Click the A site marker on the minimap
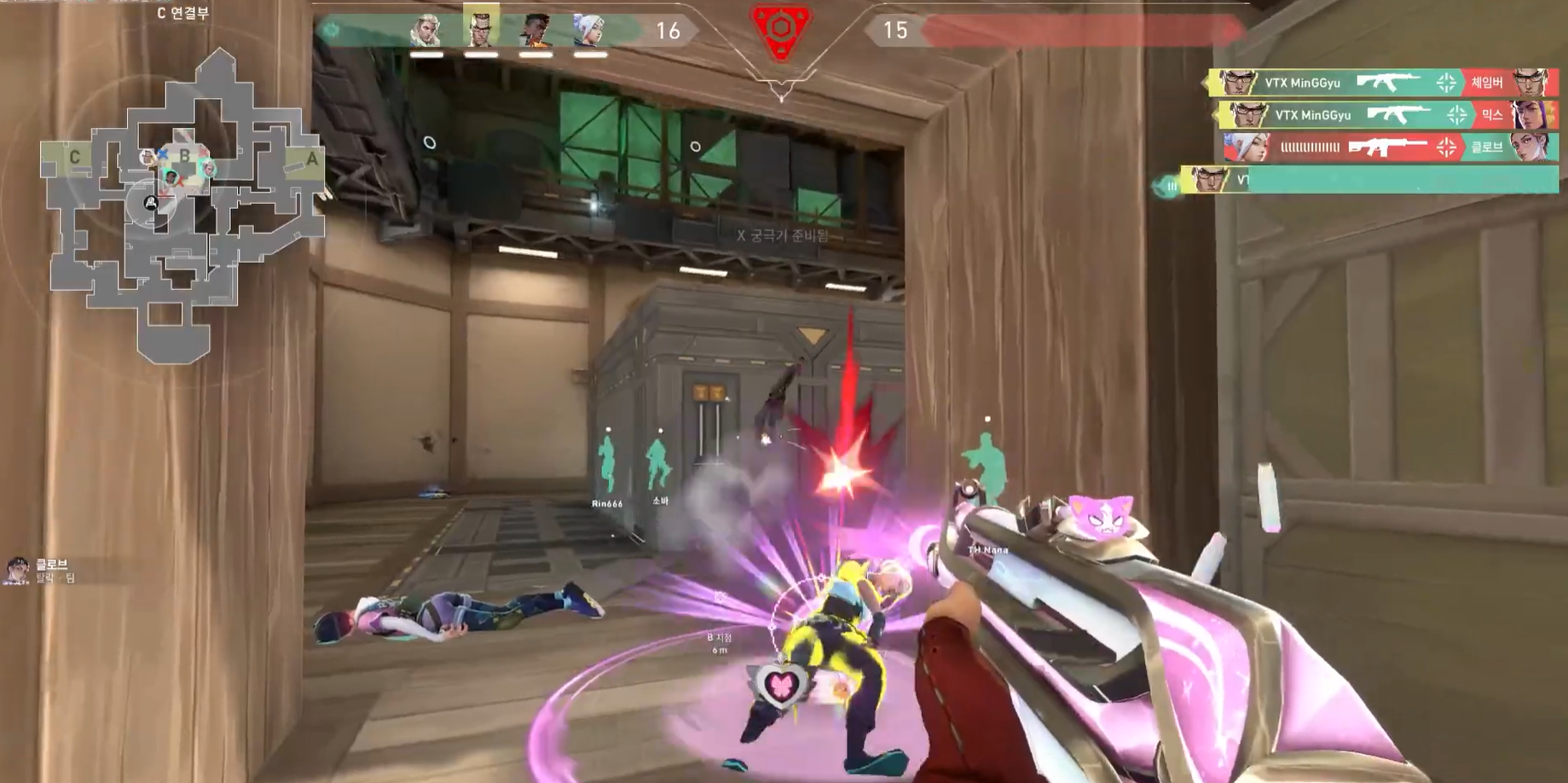Viewport: 1568px width, 783px height. (312, 159)
